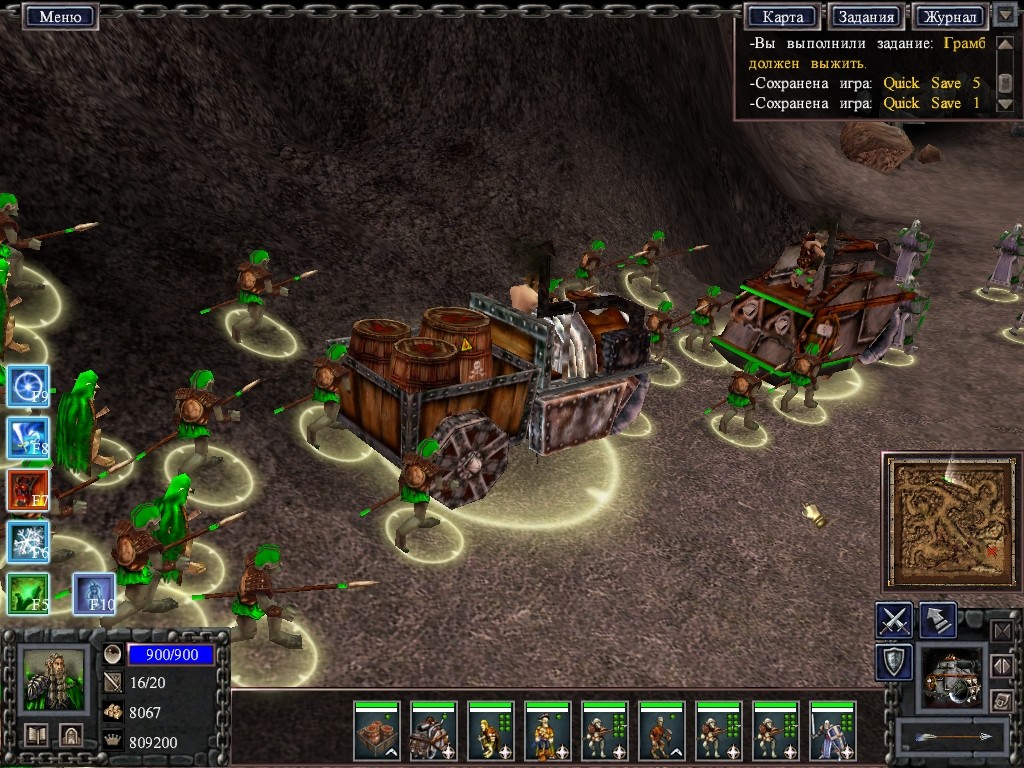Image resolution: width=1024 pixels, height=768 pixels.
Task: Show the Задания quest list
Action: click(x=866, y=17)
